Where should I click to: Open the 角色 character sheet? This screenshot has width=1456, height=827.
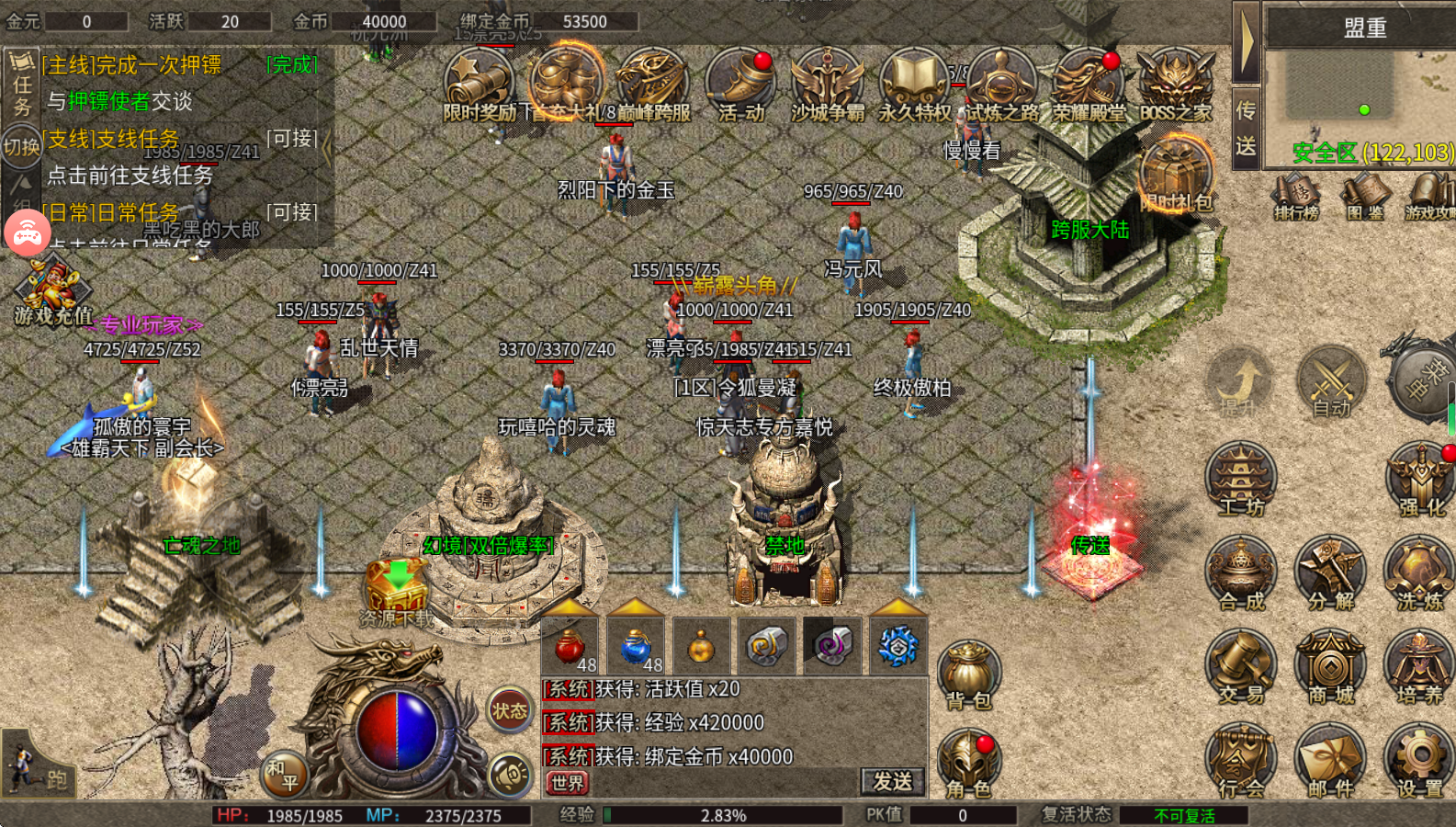click(969, 761)
